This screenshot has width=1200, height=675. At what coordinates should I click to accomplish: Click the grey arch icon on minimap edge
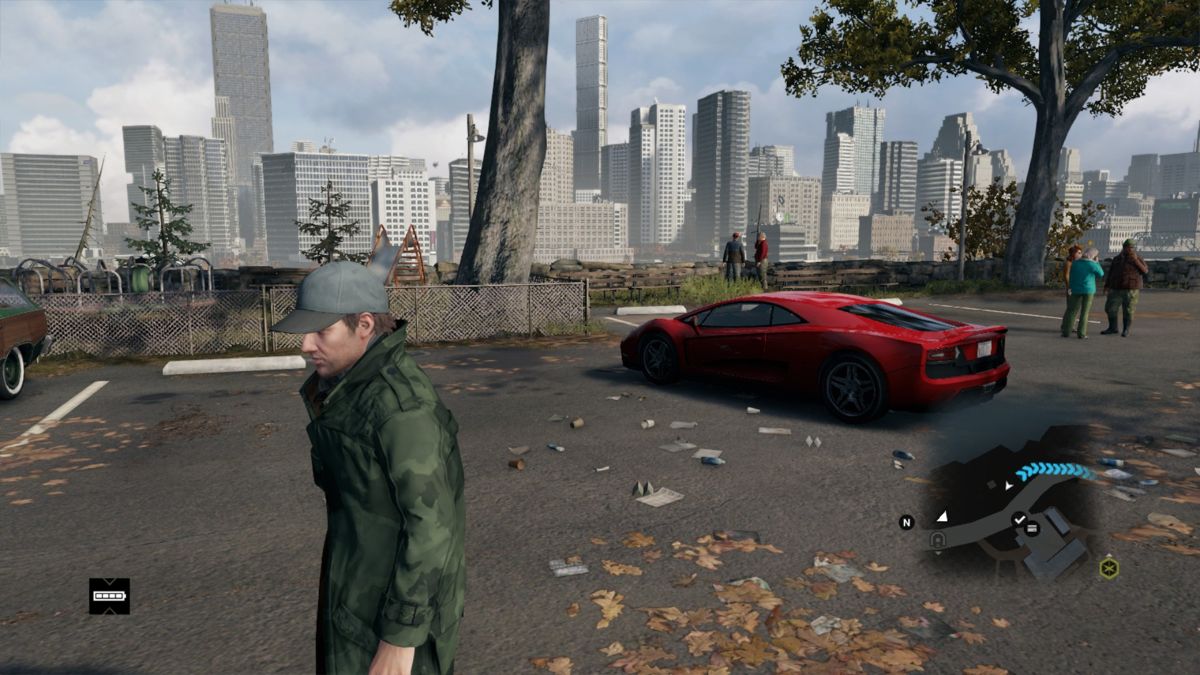(x=937, y=540)
